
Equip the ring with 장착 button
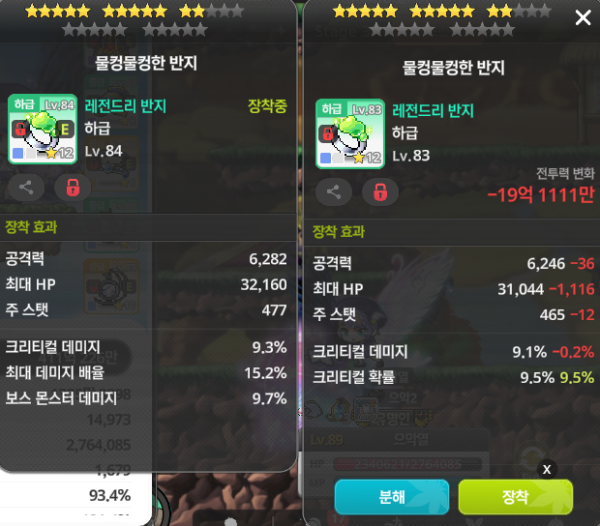coord(515,496)
